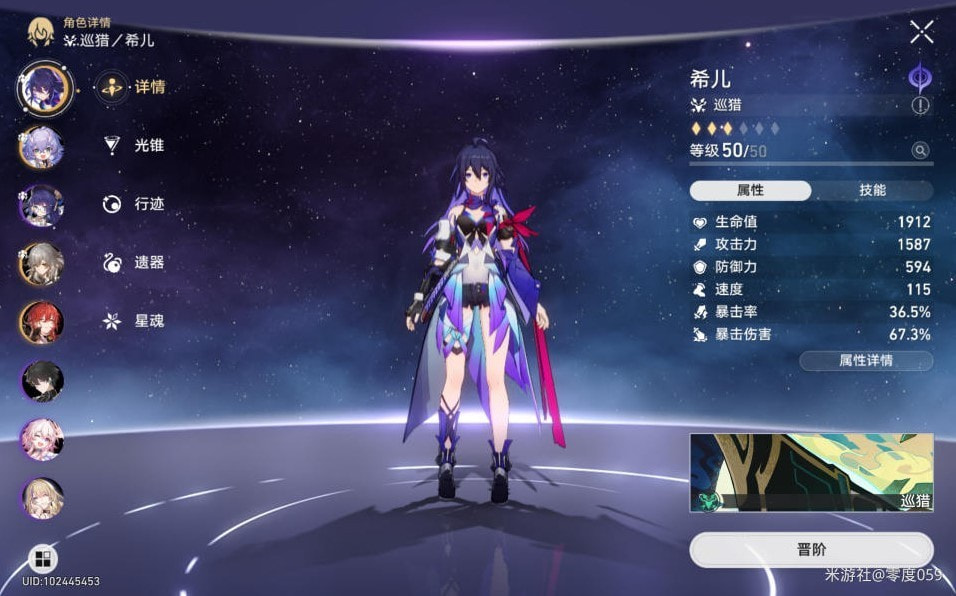Choose the black-haired male character portrait

coord(42,380)
